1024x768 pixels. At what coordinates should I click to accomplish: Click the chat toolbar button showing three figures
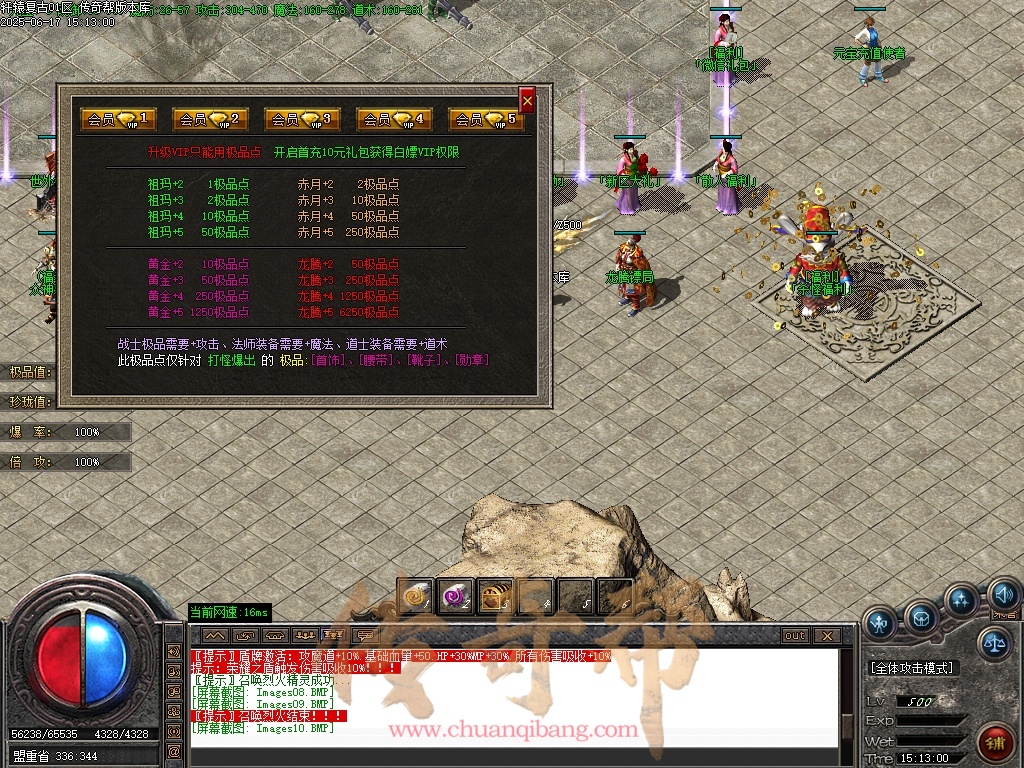click(x=306, y=635)
